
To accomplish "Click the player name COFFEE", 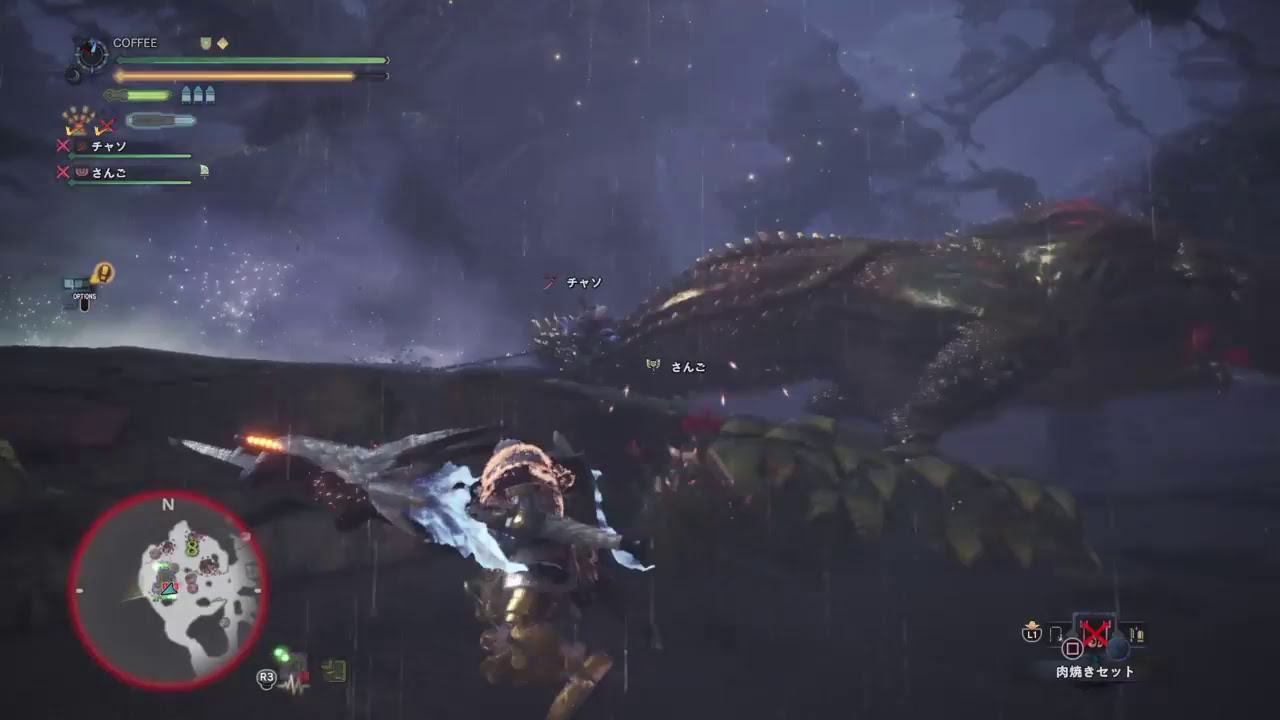I will click(136, 42).
